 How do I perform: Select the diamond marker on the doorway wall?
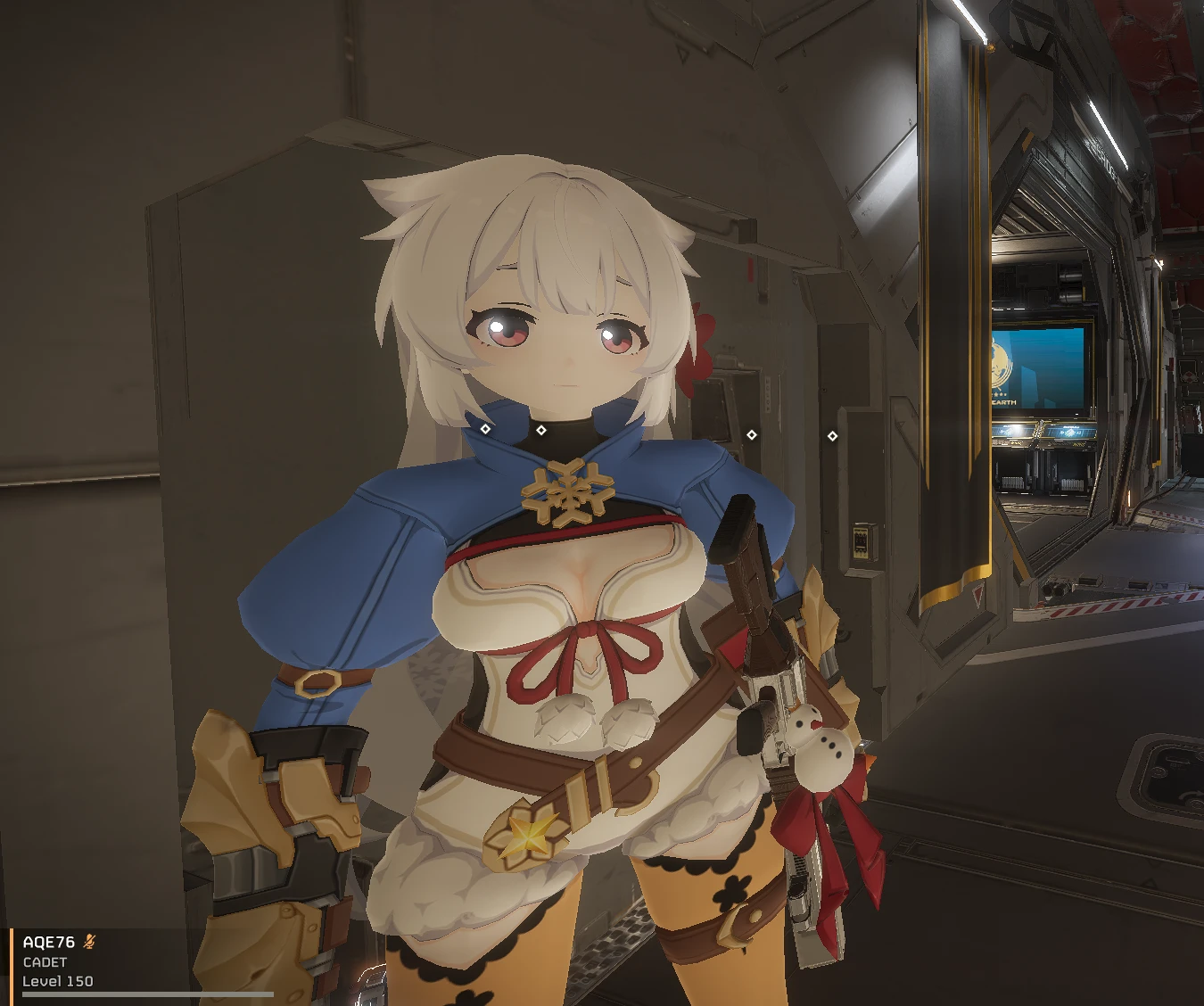[752, 434]
